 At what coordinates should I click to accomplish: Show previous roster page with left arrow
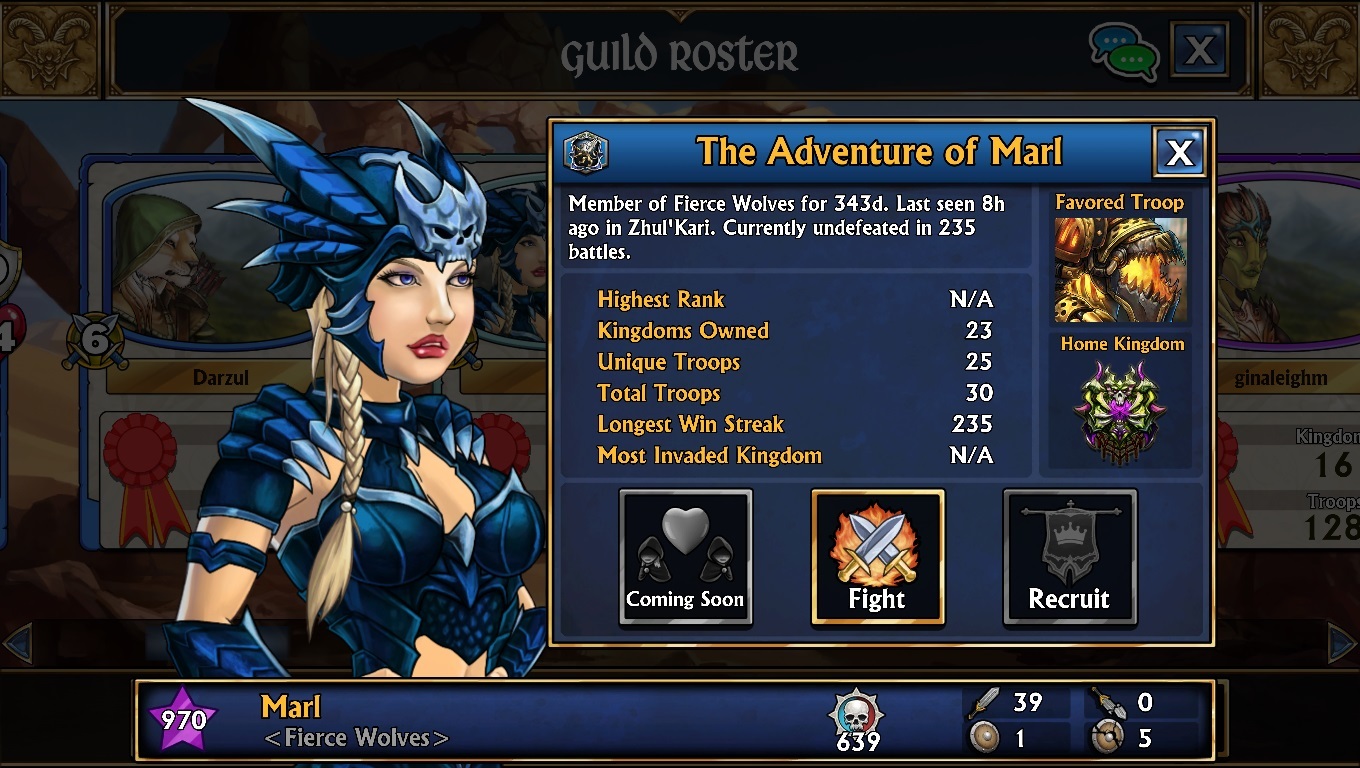coord(18,644)
